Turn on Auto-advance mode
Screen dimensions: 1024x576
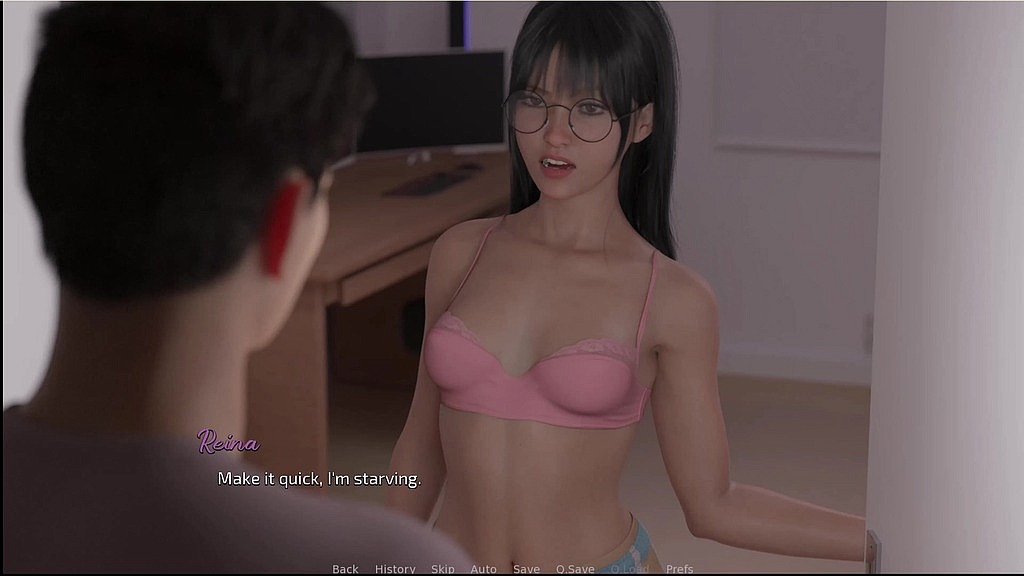(x=483, y=569)
